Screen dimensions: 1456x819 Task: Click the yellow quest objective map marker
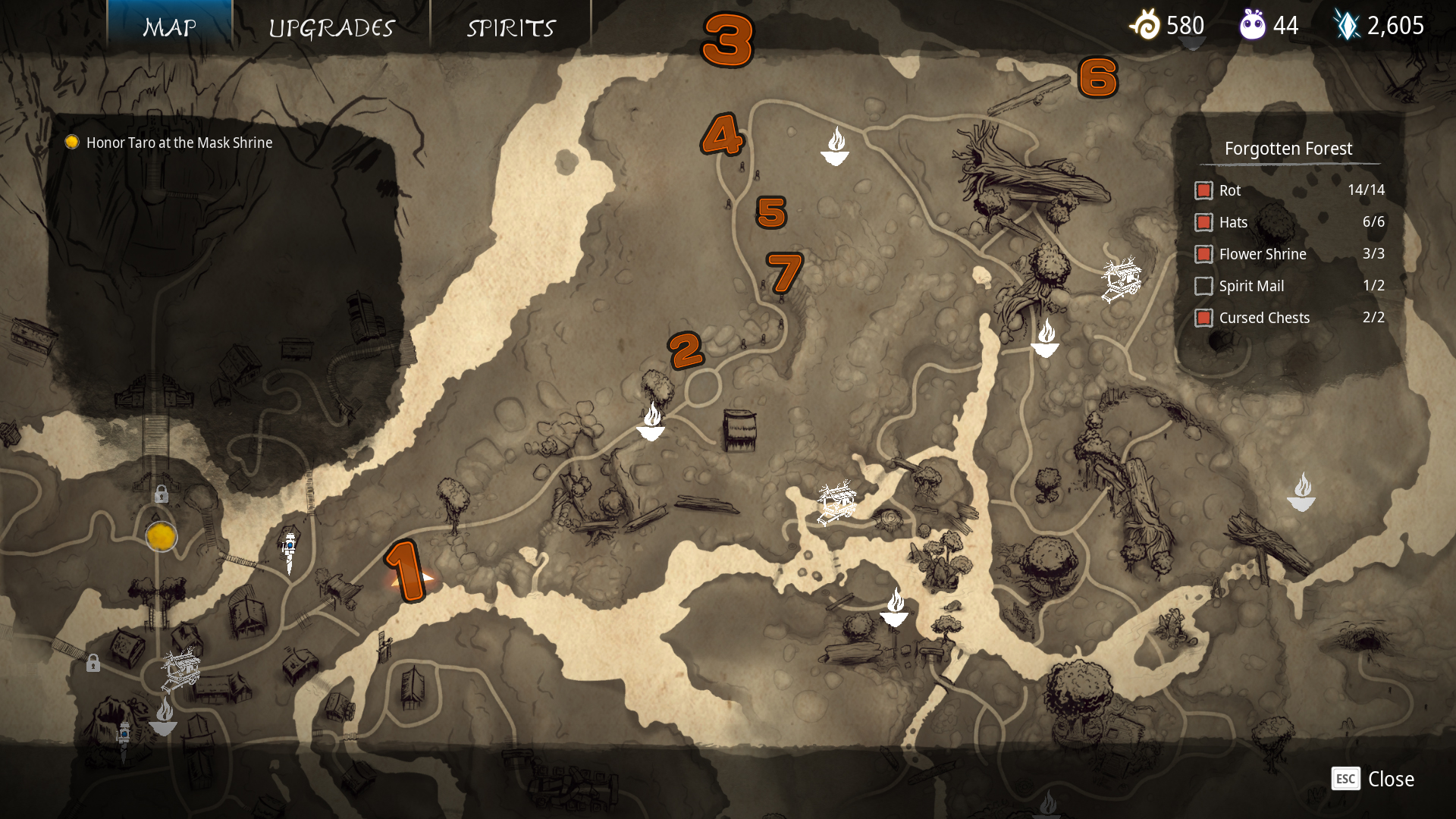point(162,537)
